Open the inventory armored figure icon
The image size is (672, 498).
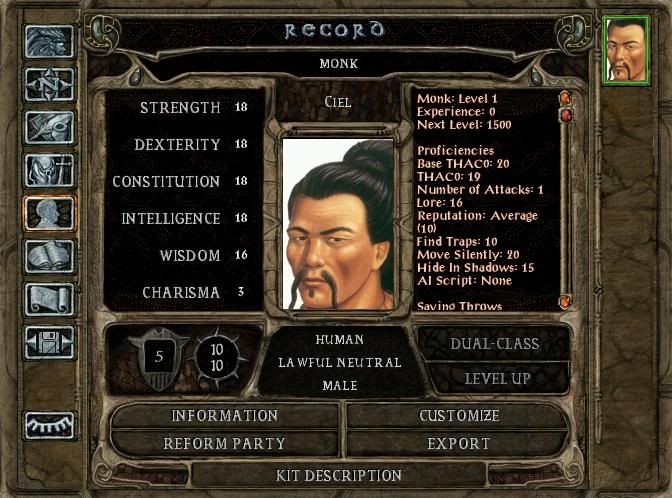48,170
